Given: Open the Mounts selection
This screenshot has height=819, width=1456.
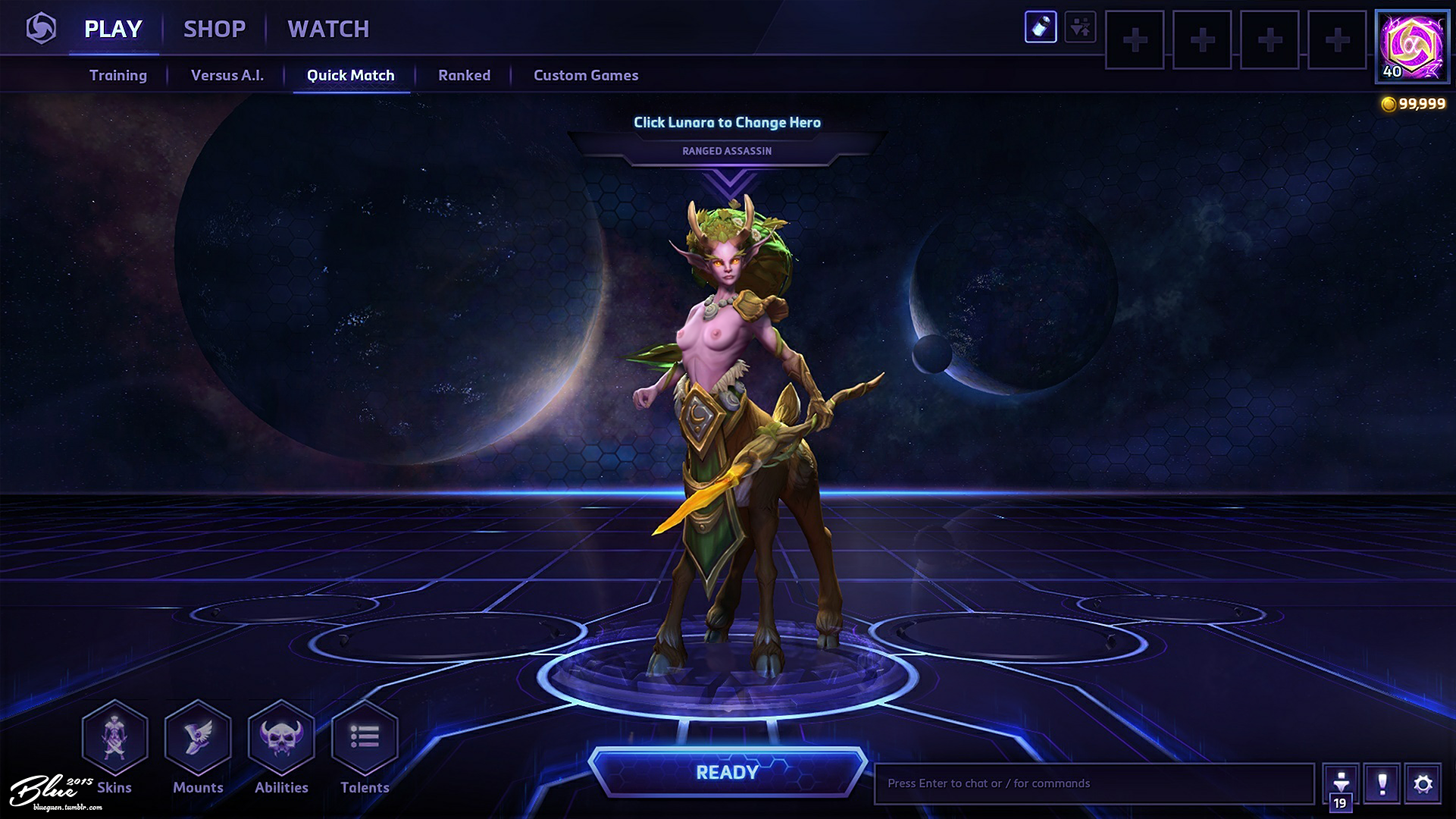Looking at the screenshot, I should pyautogui.click(x=198, y=737).
